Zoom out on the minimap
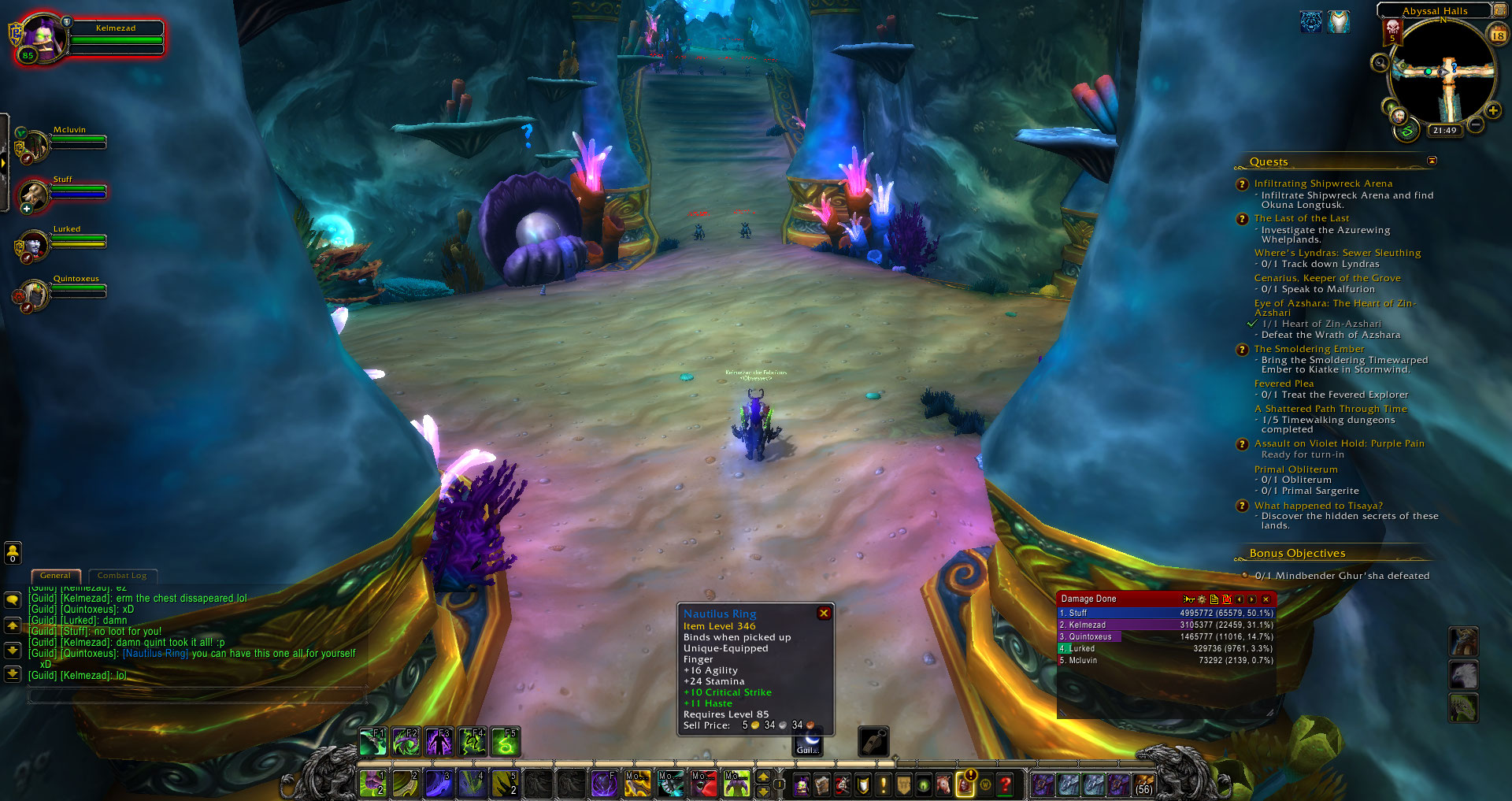This screenshot has width=1512, height=801. [x=1476, y=124]
